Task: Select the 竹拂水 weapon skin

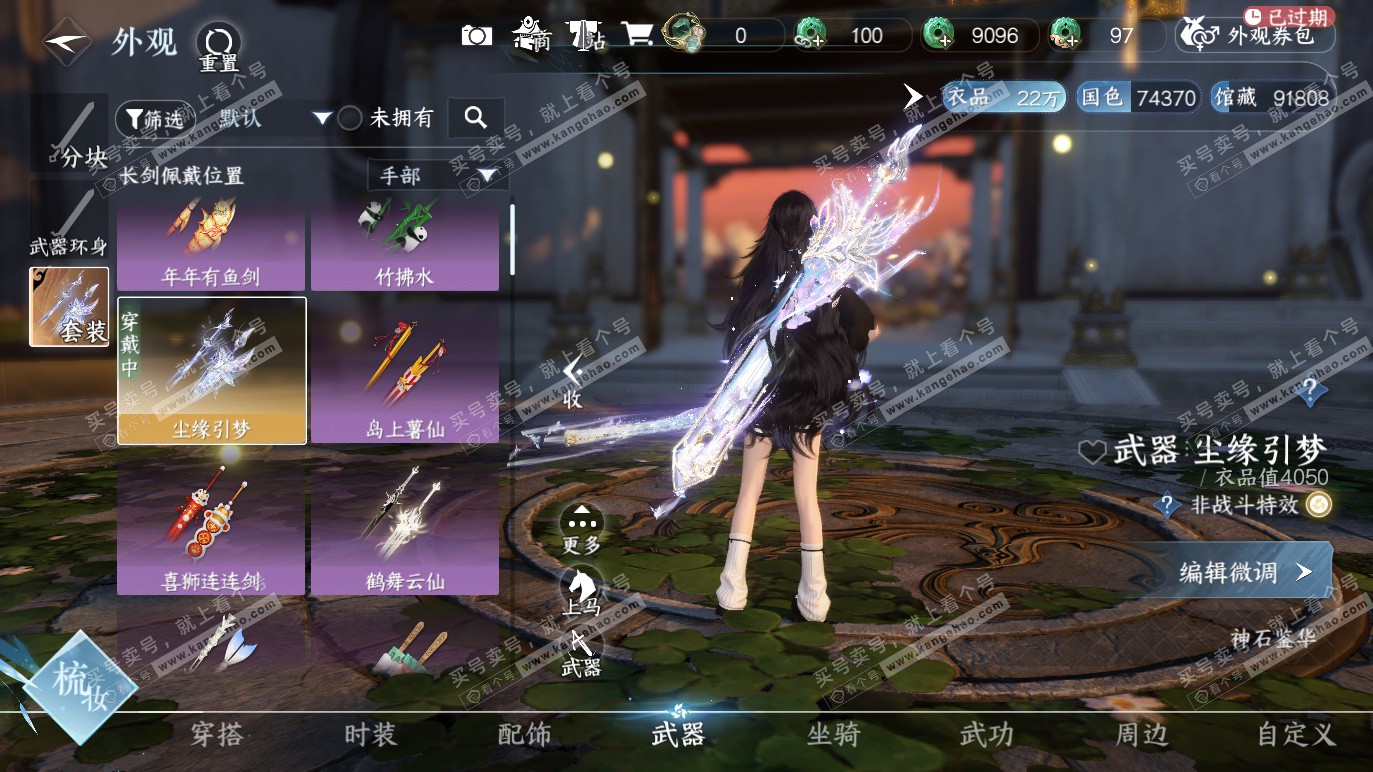Action: pyautogui.click(x=405, y=244)
